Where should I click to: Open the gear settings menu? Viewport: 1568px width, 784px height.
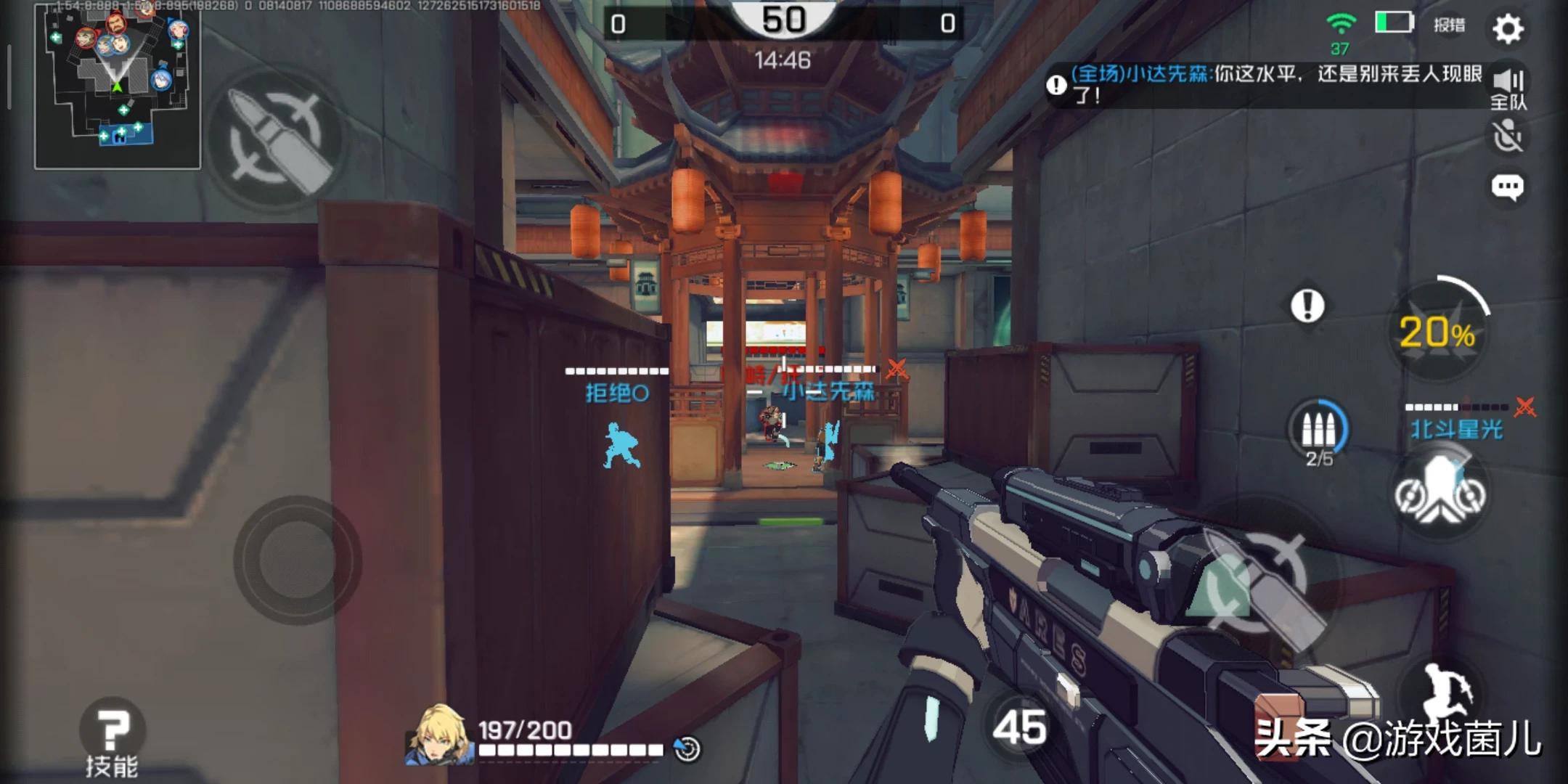1508,28
